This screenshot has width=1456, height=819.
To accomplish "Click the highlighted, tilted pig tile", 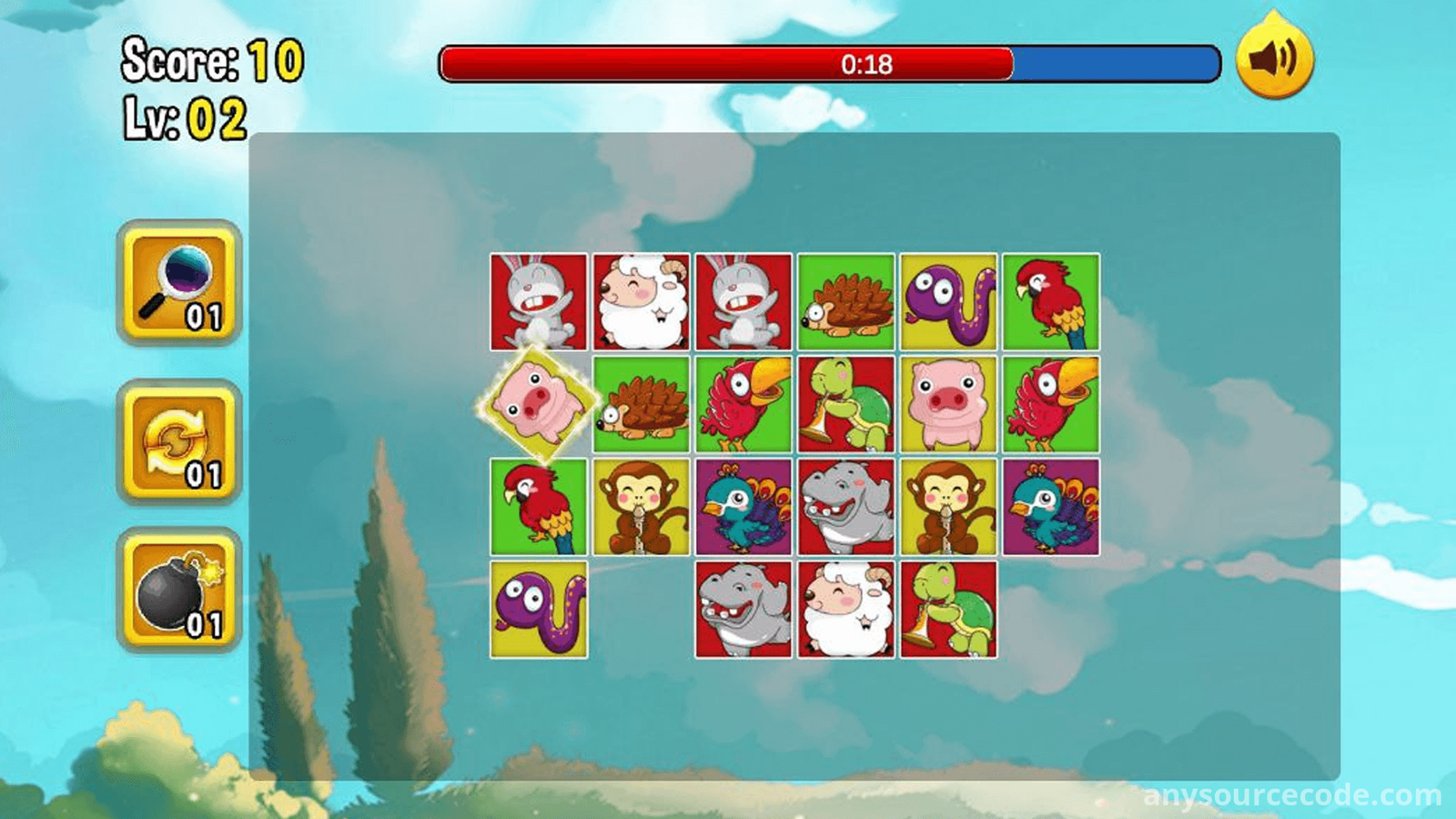I will coord(538,404).
